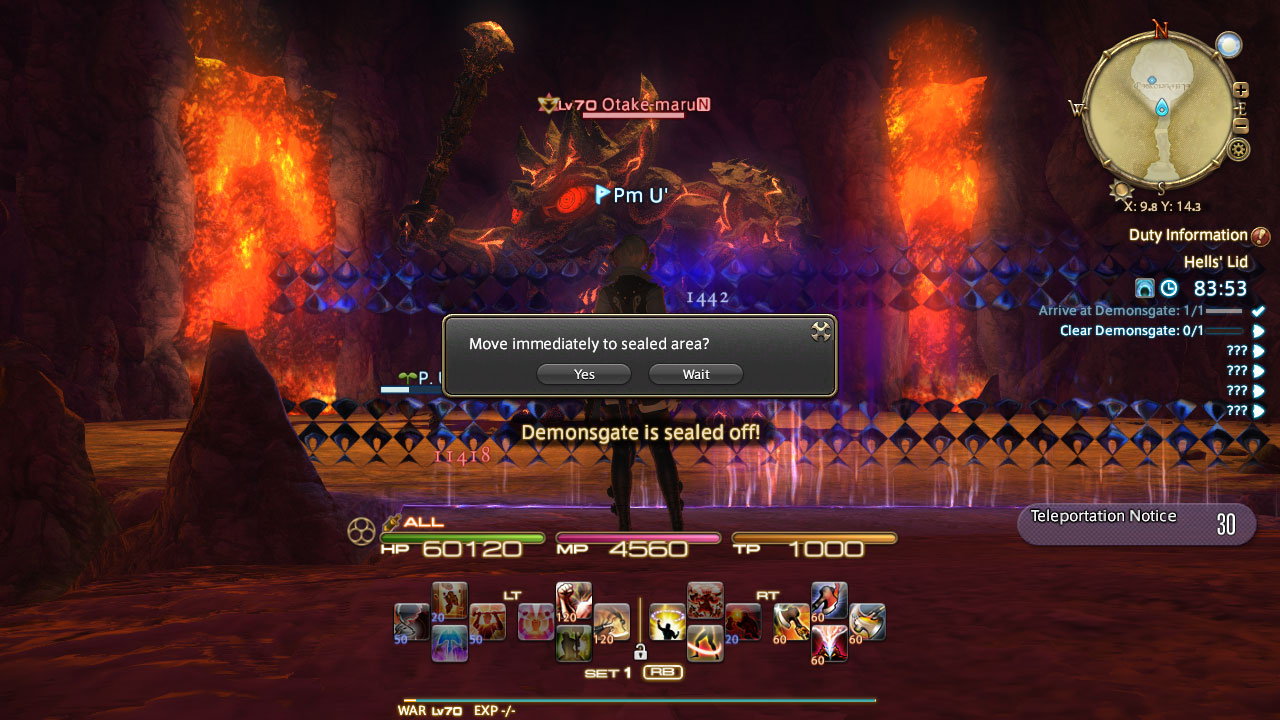The image size is (1280, 720).
Task: Select the raised-fist ability with 120 cooldown
Action: pos(573,598)
